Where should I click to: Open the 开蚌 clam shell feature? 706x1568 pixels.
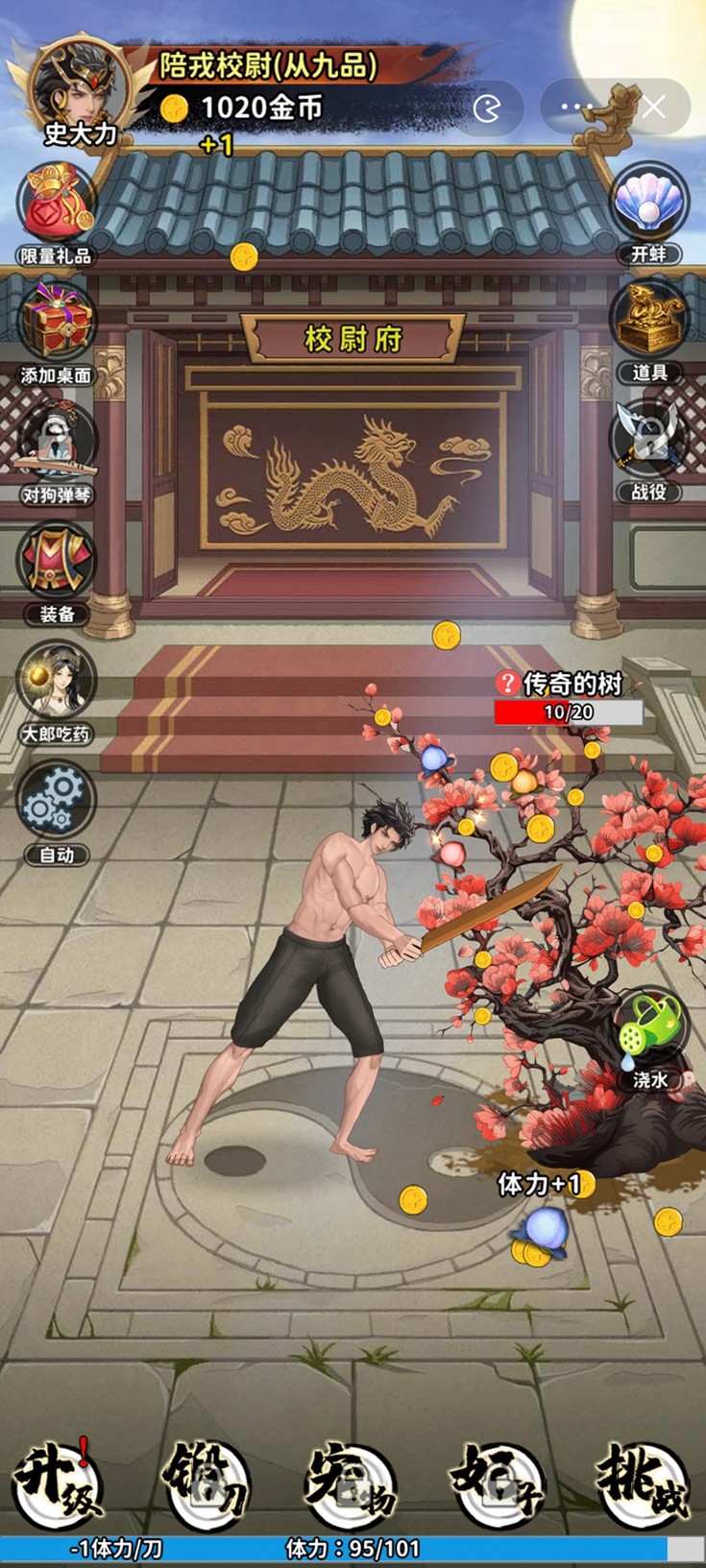[x=649, y=204]
